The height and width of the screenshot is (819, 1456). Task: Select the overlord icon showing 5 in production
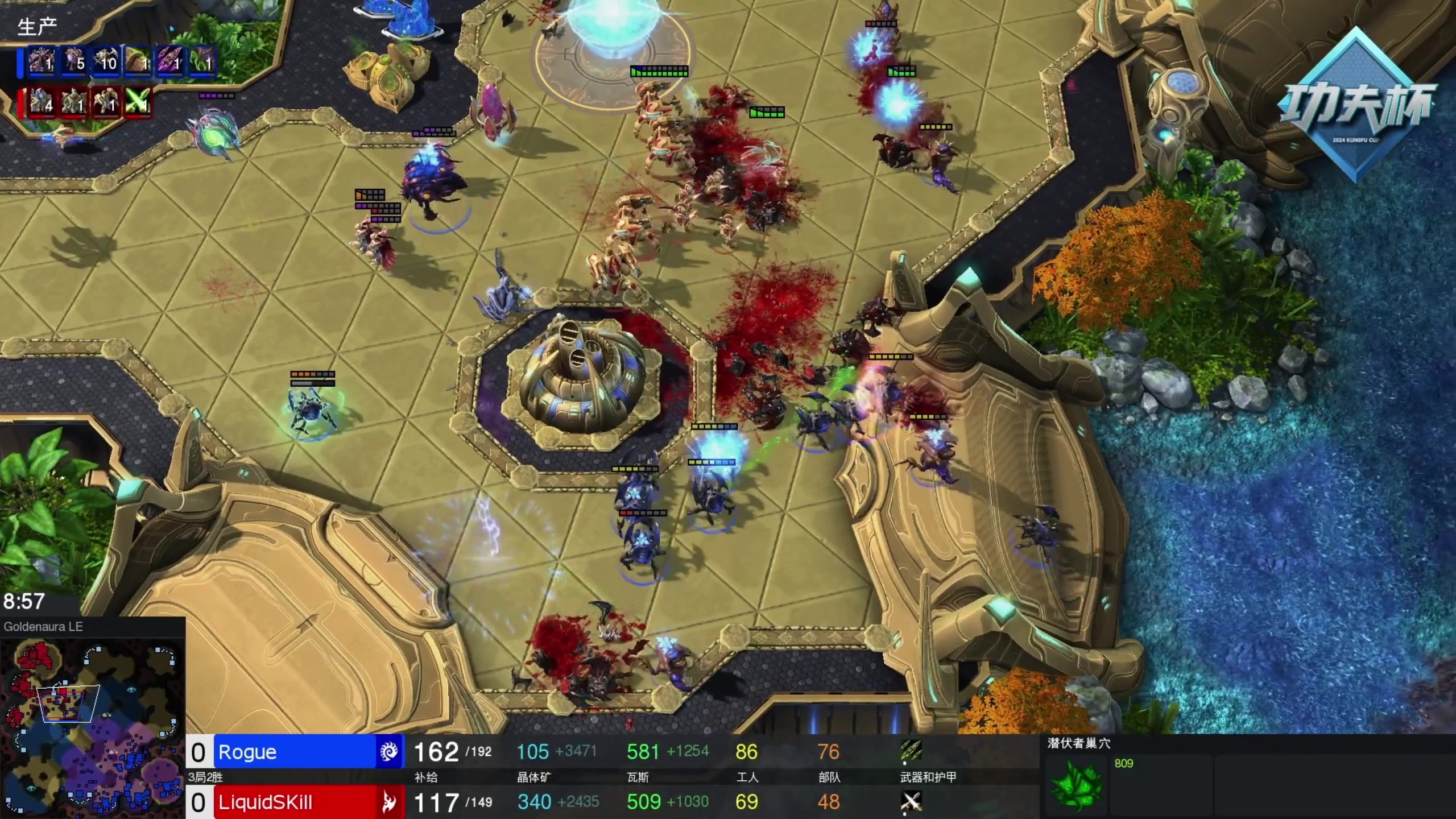[x=74, y=61]
